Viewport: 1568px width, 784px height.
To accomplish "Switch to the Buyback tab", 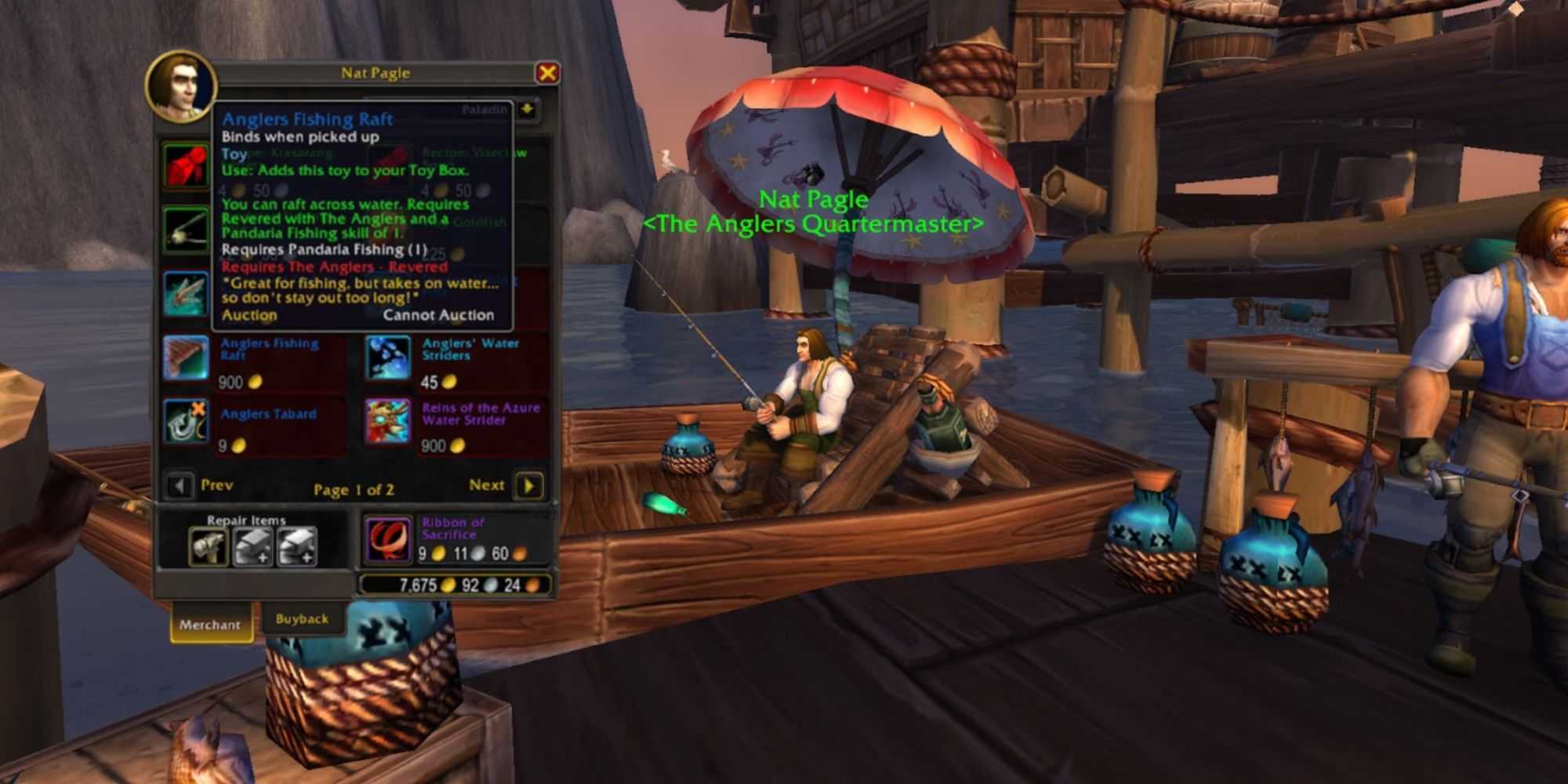I will [302, 619].
